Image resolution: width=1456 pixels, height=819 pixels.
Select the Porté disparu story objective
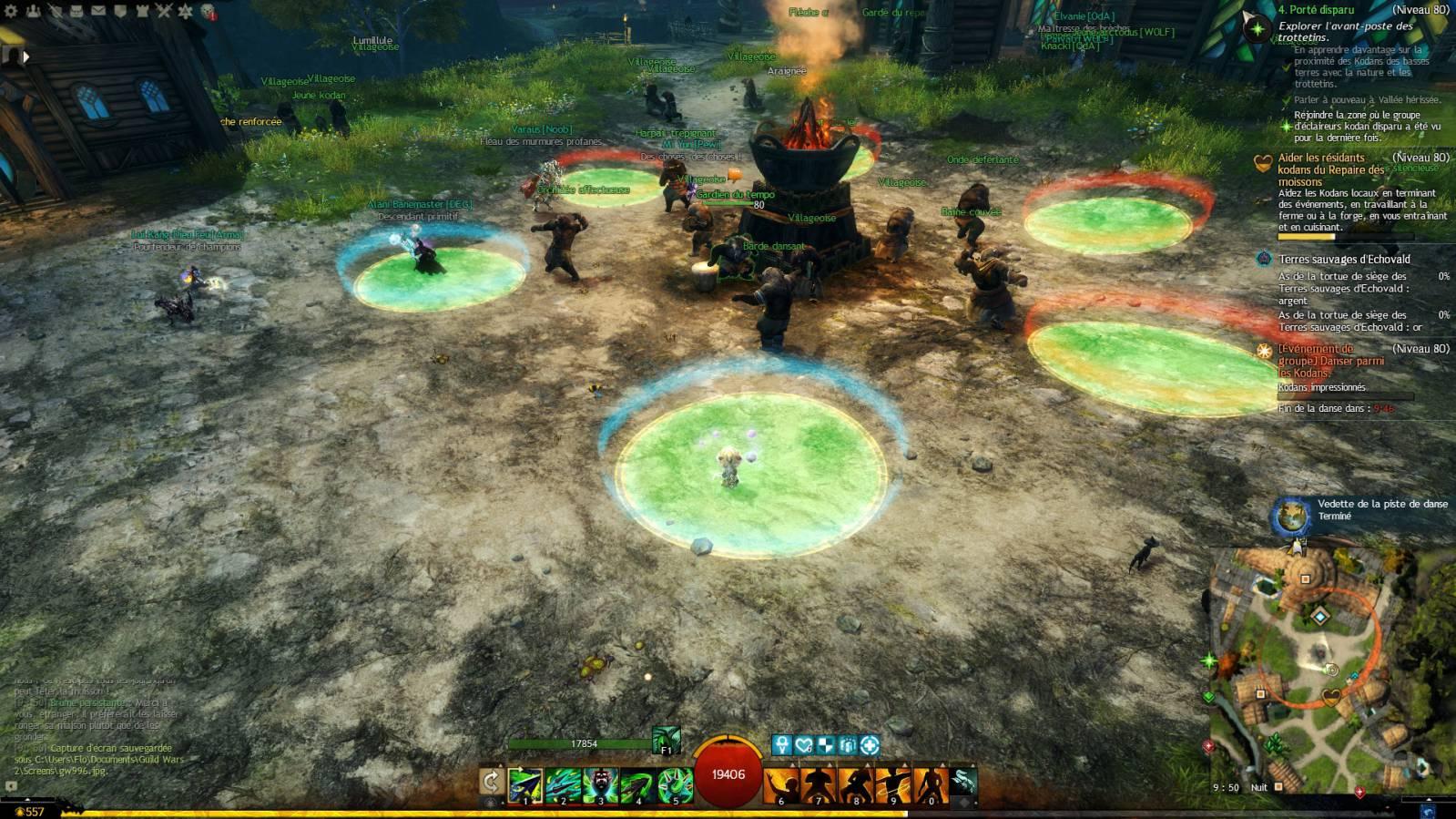pos(1316,10)
